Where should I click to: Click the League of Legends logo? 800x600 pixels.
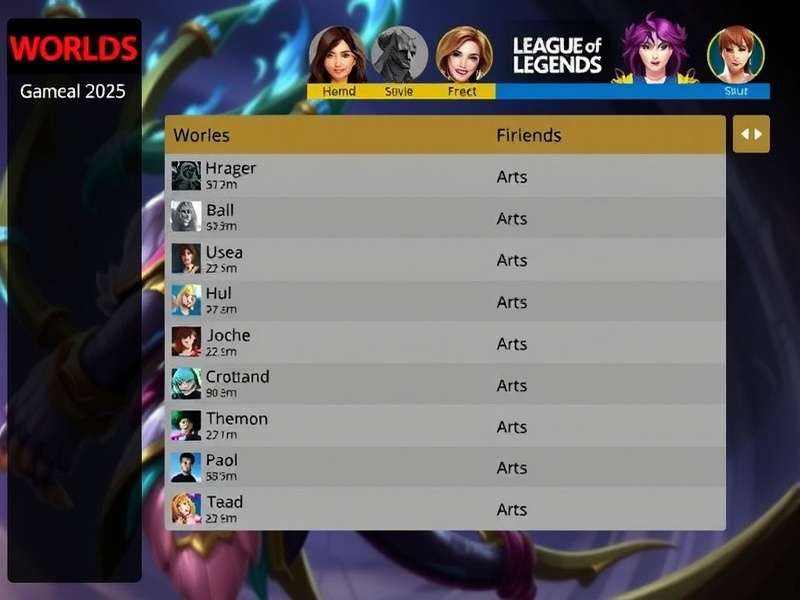pyautogui.click(x=557, y=56)
